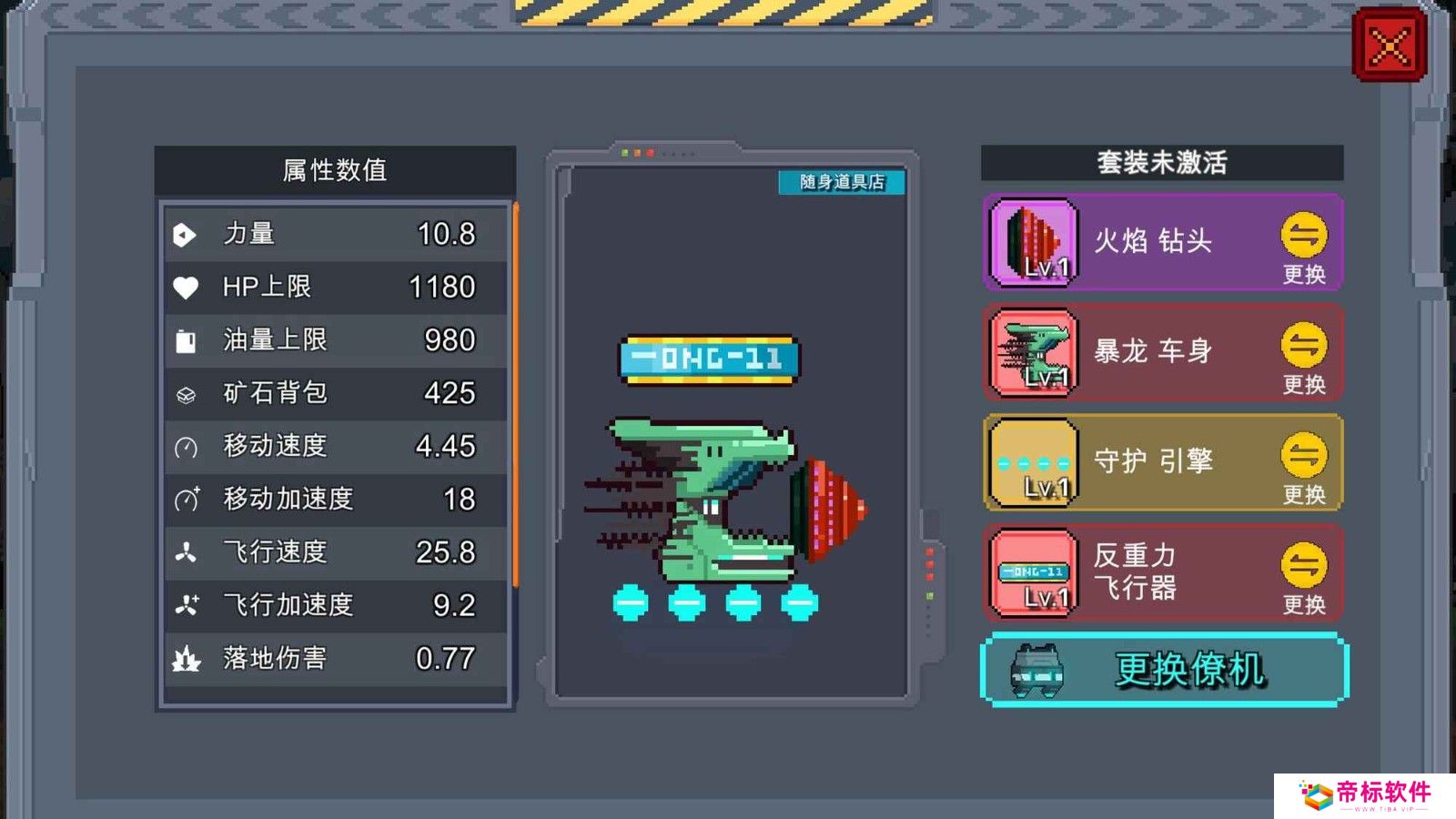The image size is (1456, 819).
Task: Open the 随身道具店 portable item shop
Action: [842, 182]
